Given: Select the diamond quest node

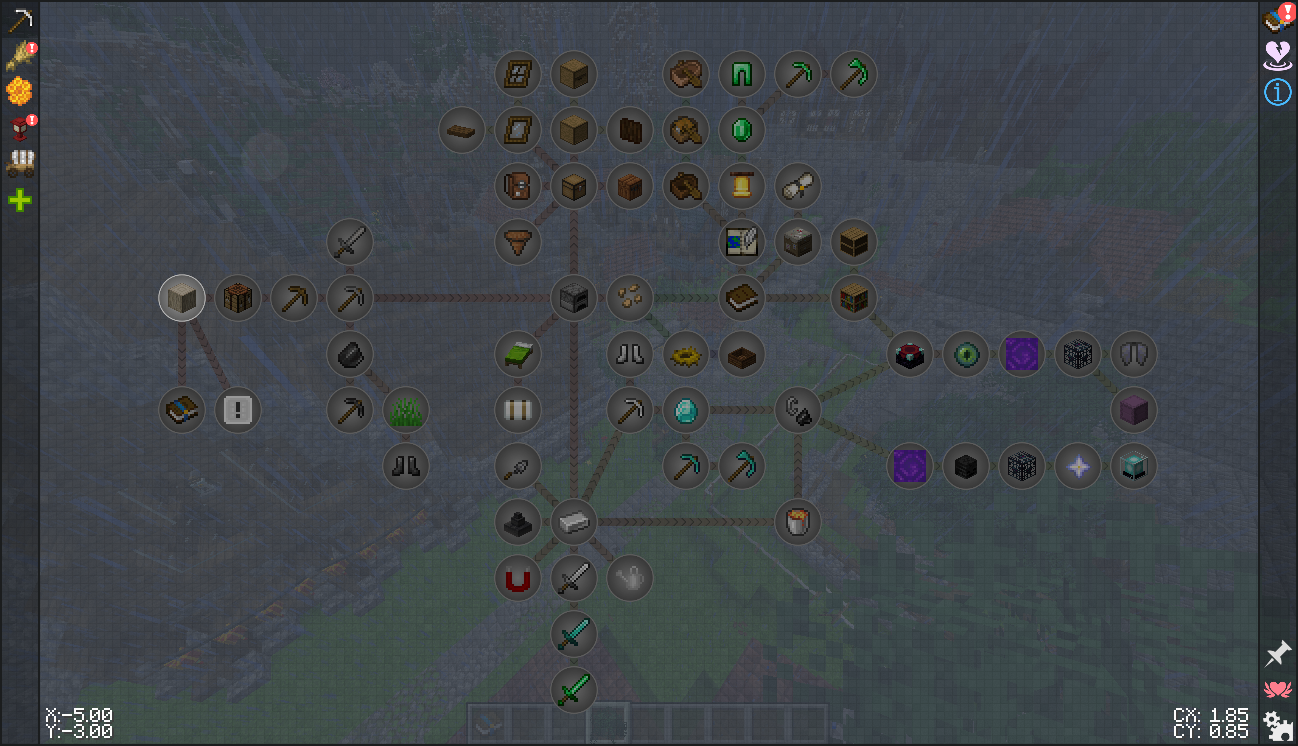Looking at the screenshot, I should 686,410.
